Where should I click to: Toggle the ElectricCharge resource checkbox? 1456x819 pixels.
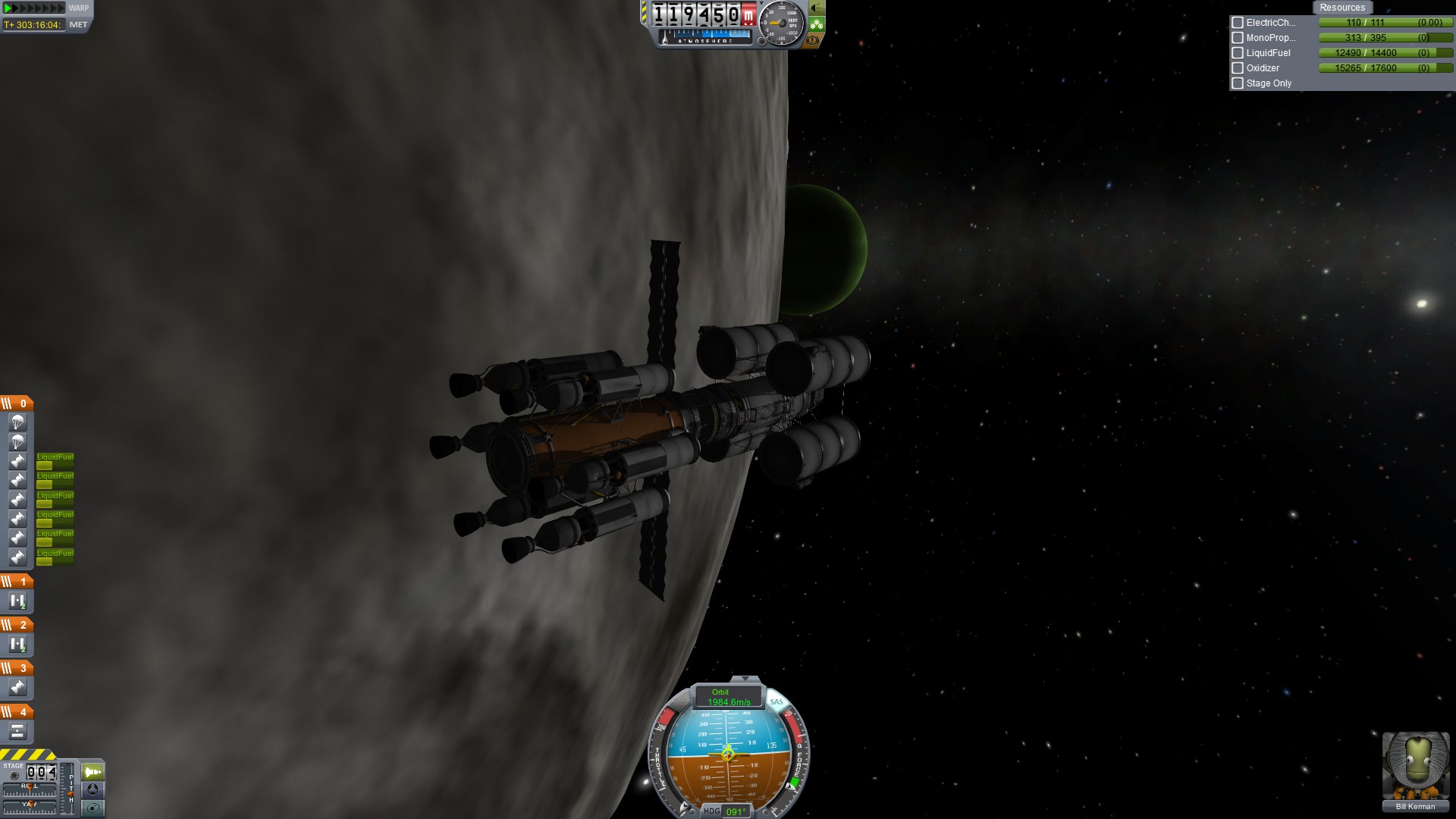coord(1238,23)
